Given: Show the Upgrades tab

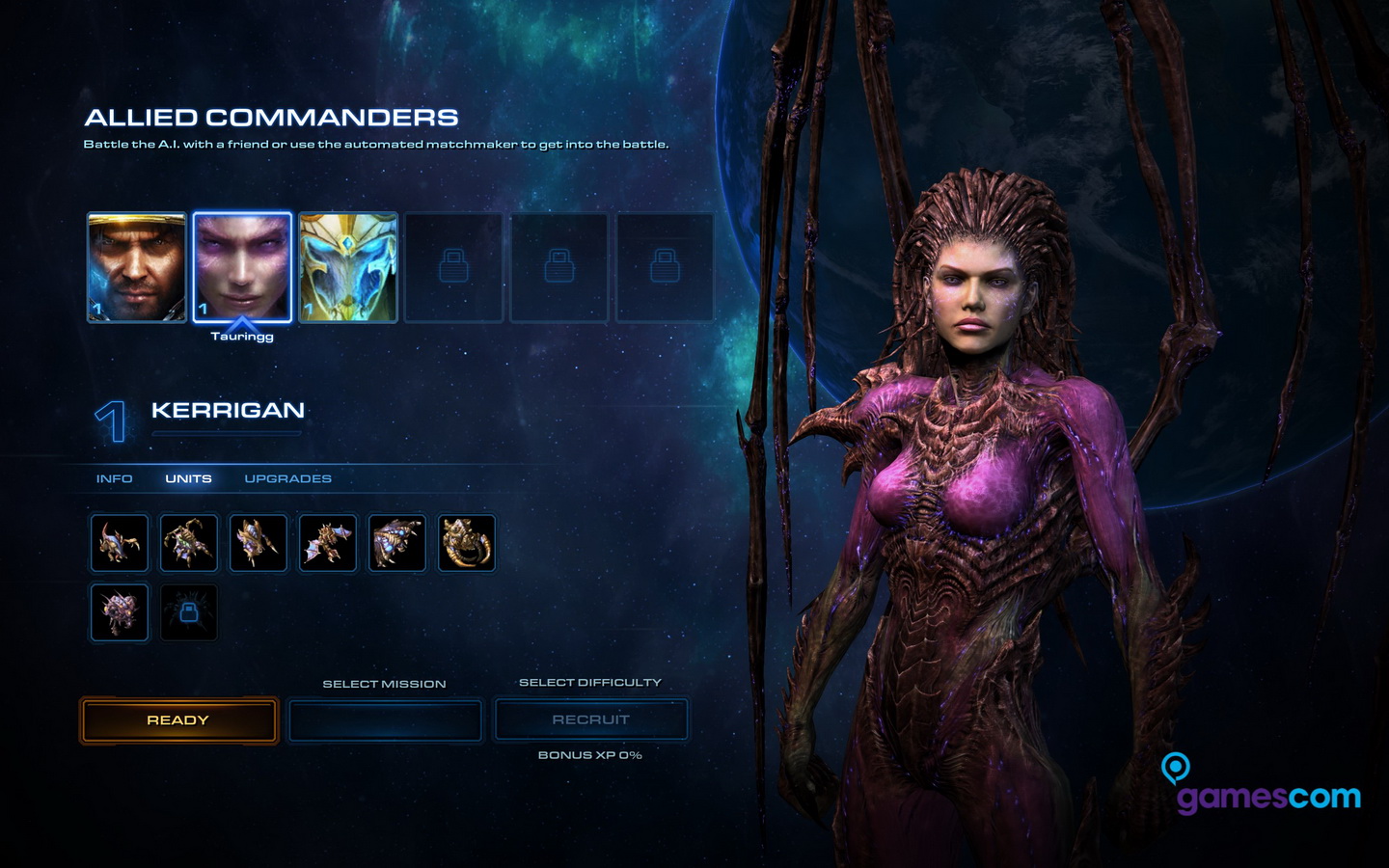Looking at the screenshot, I should click(x=287, y=478).
